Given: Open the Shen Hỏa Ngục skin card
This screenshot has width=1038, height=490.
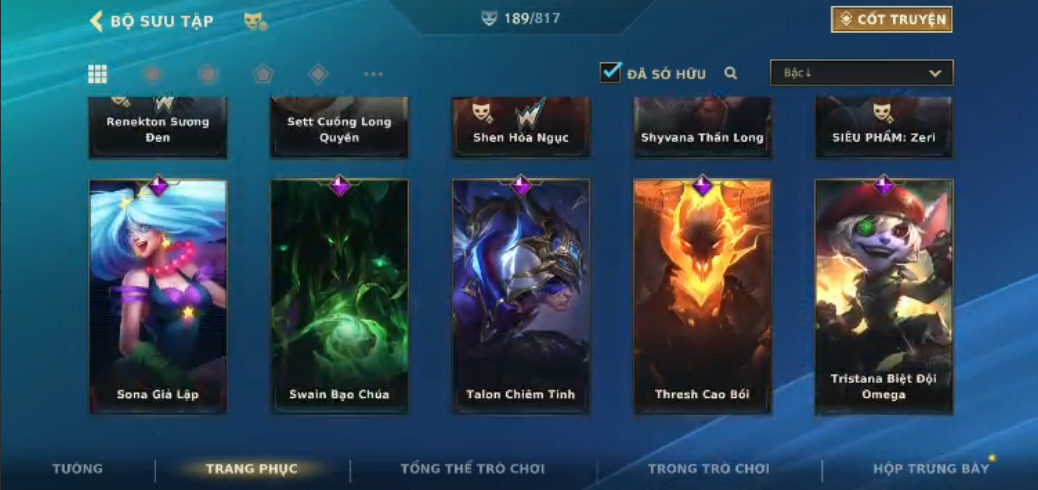Looking at the screenshot, I should [521, 128].
